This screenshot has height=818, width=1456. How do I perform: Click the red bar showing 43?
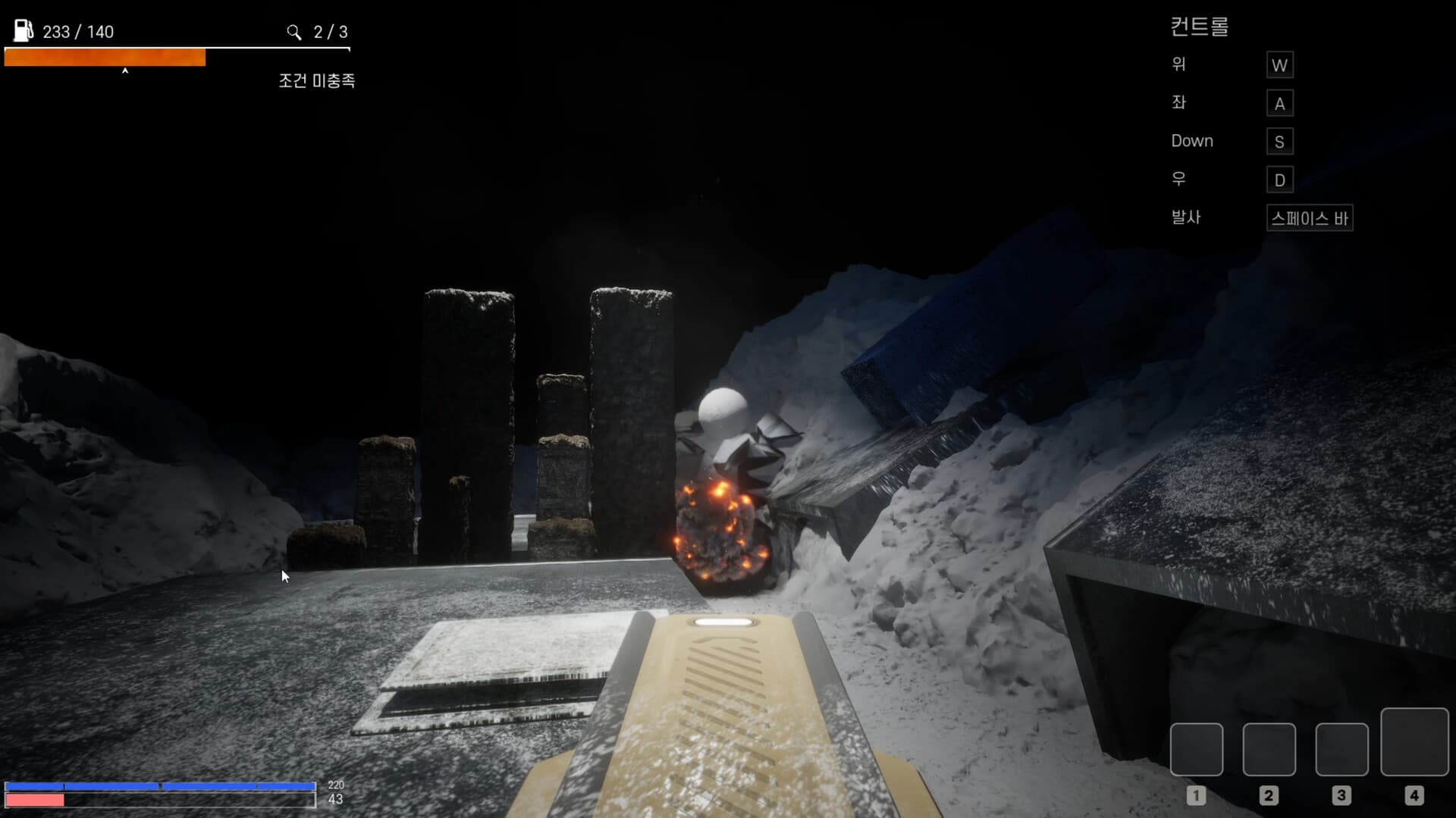click(35, 801)
